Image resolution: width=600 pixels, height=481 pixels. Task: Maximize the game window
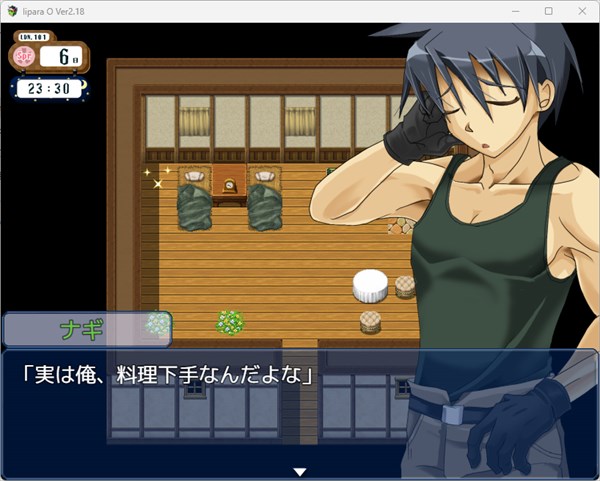point(549,11)
